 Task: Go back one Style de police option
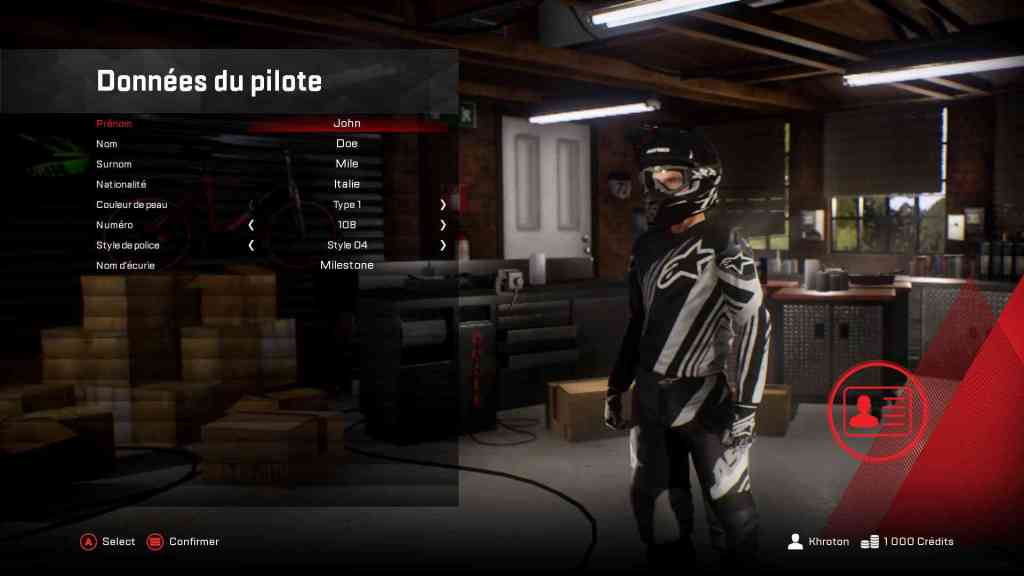(251, 245)
